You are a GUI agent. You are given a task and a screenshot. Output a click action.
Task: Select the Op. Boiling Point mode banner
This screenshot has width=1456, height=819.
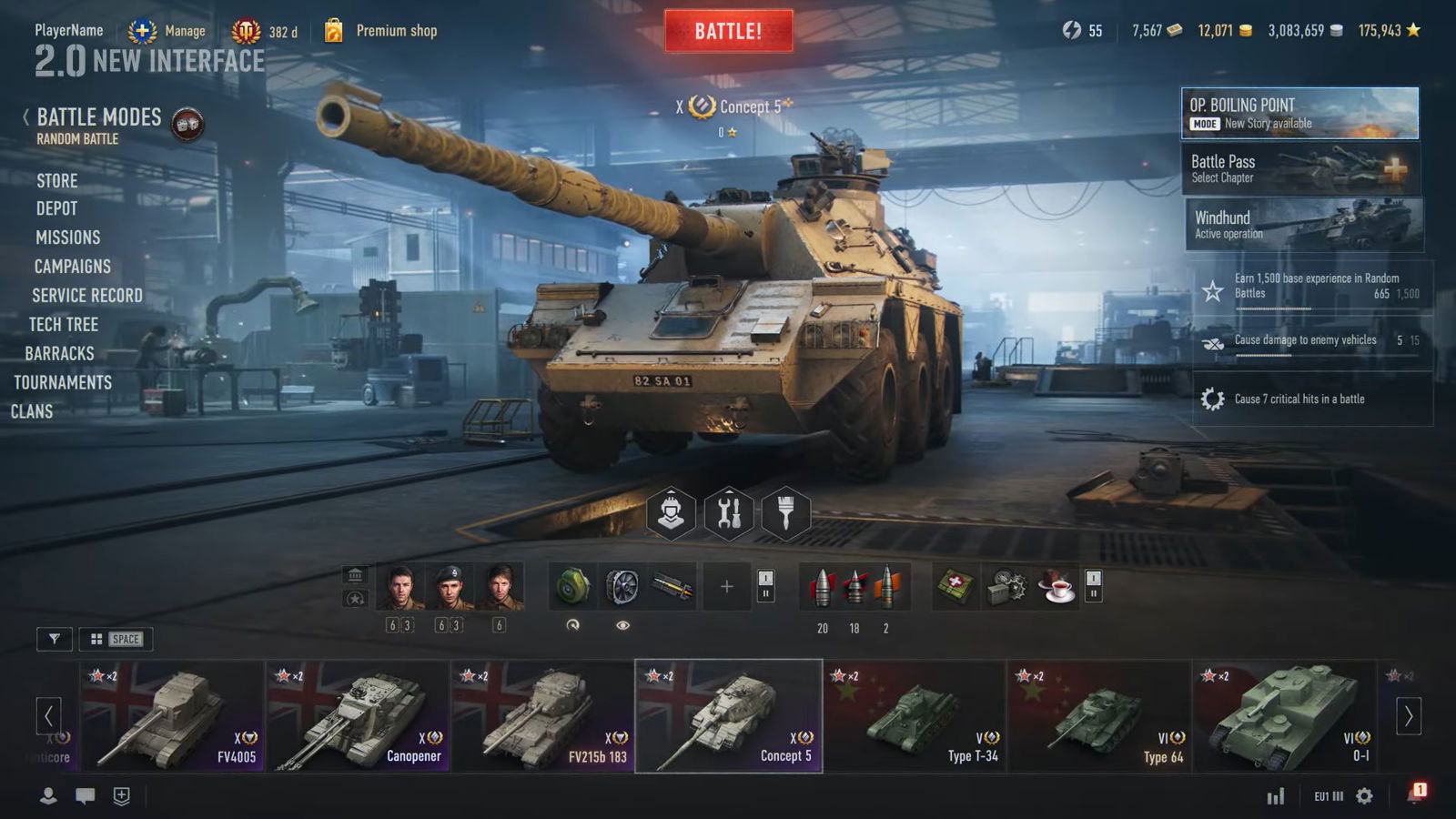click(x=1299, y=113)
